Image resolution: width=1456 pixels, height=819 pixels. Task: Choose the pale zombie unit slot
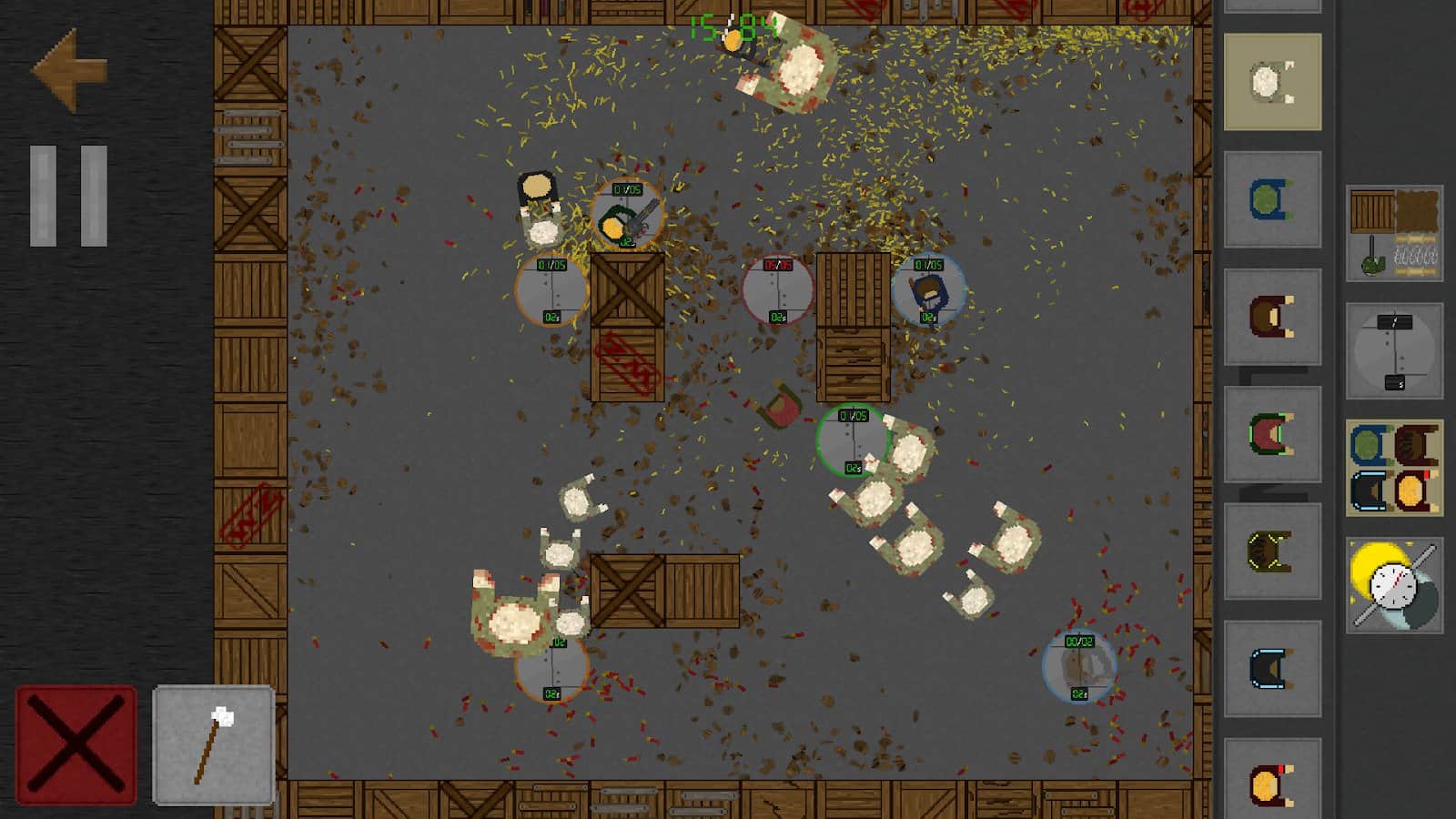point(1272,82)
